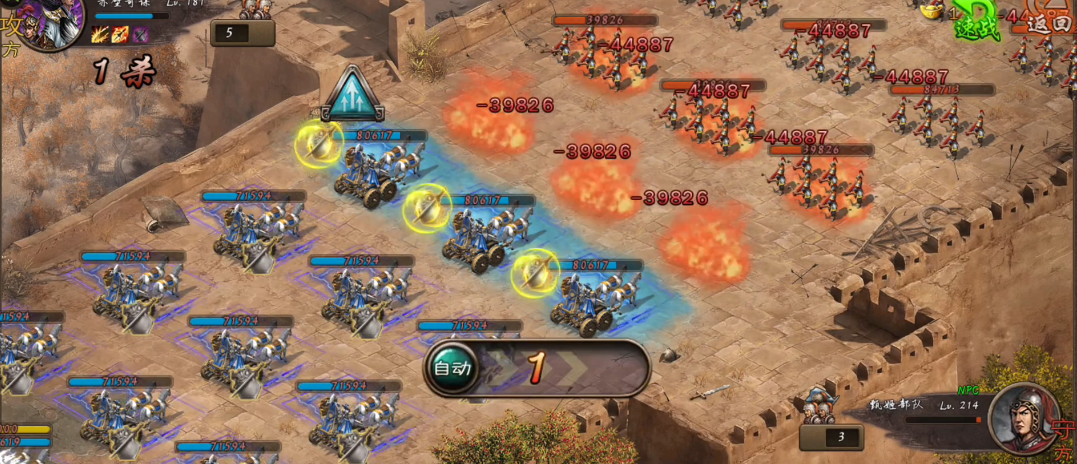Select the attacker general portrait
Viewport: 1077px width, 464px height.
point(45,22)
